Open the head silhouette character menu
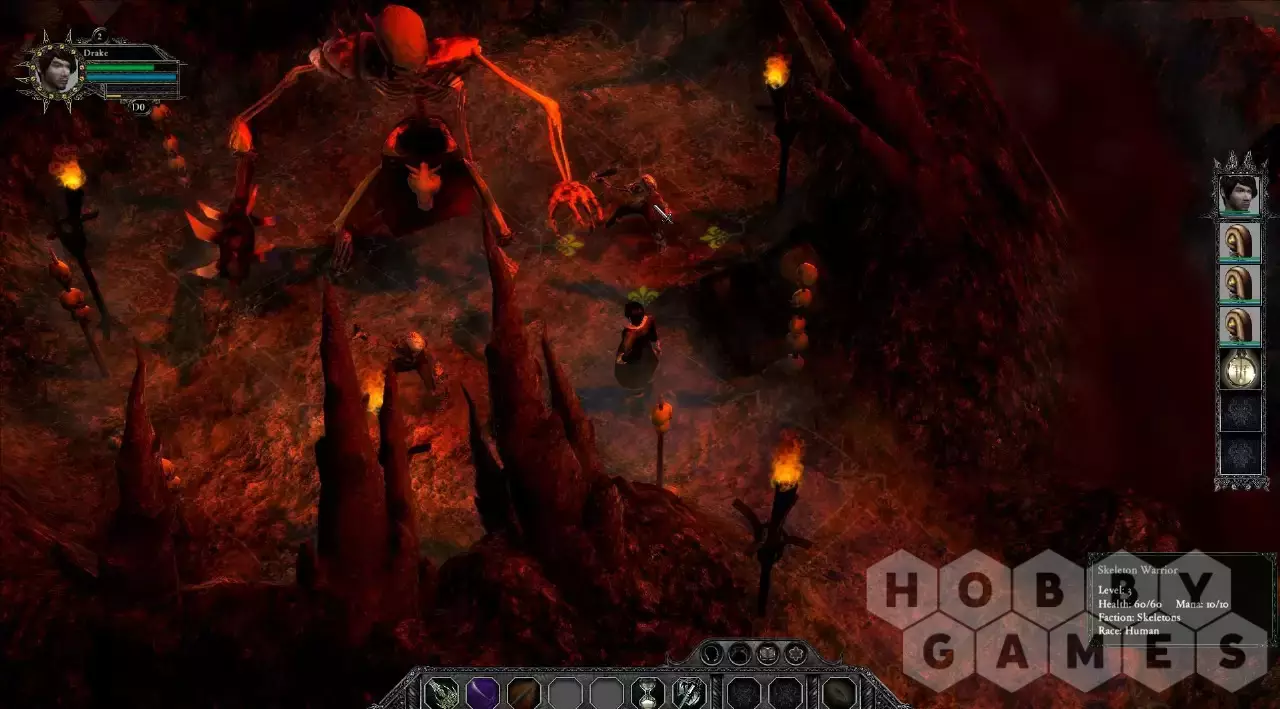The image size is (1280, 709). pos(711,655)
